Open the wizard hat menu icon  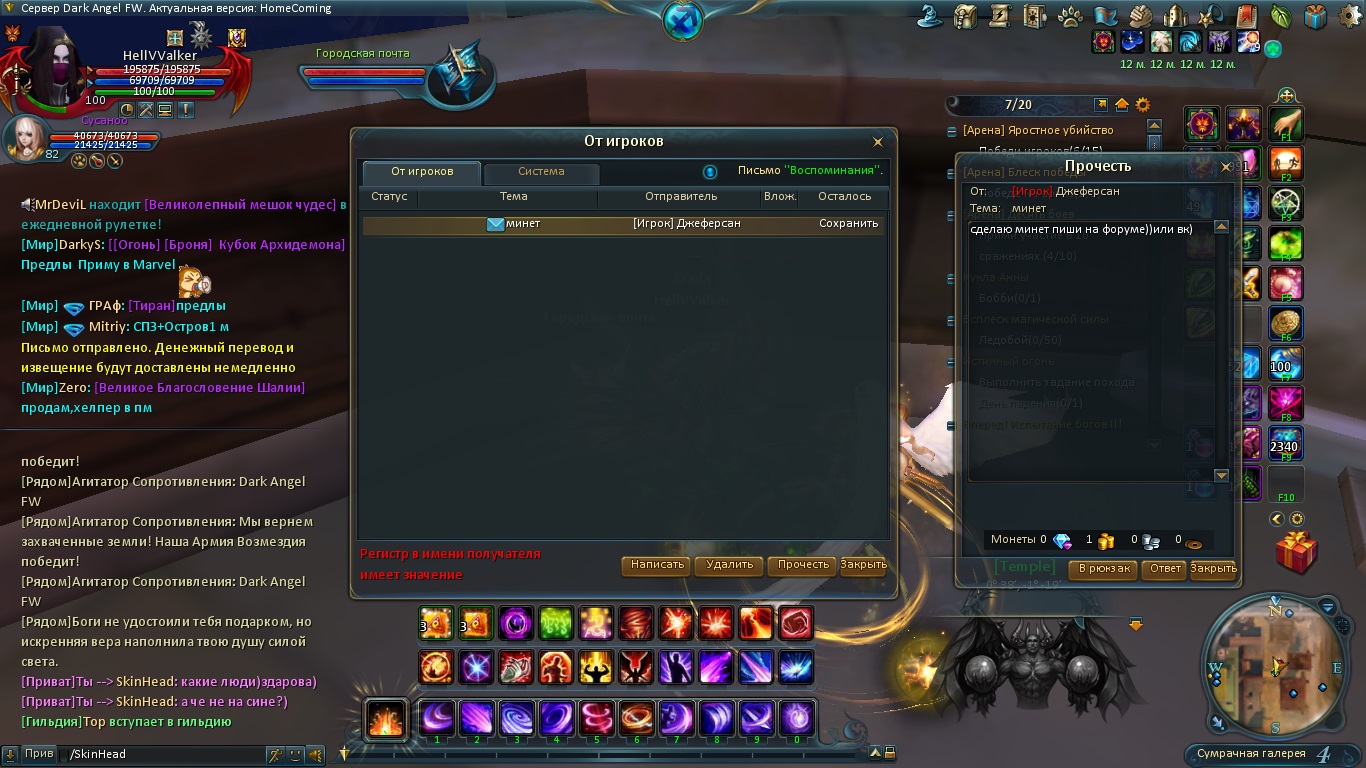(x=935, y=16)
